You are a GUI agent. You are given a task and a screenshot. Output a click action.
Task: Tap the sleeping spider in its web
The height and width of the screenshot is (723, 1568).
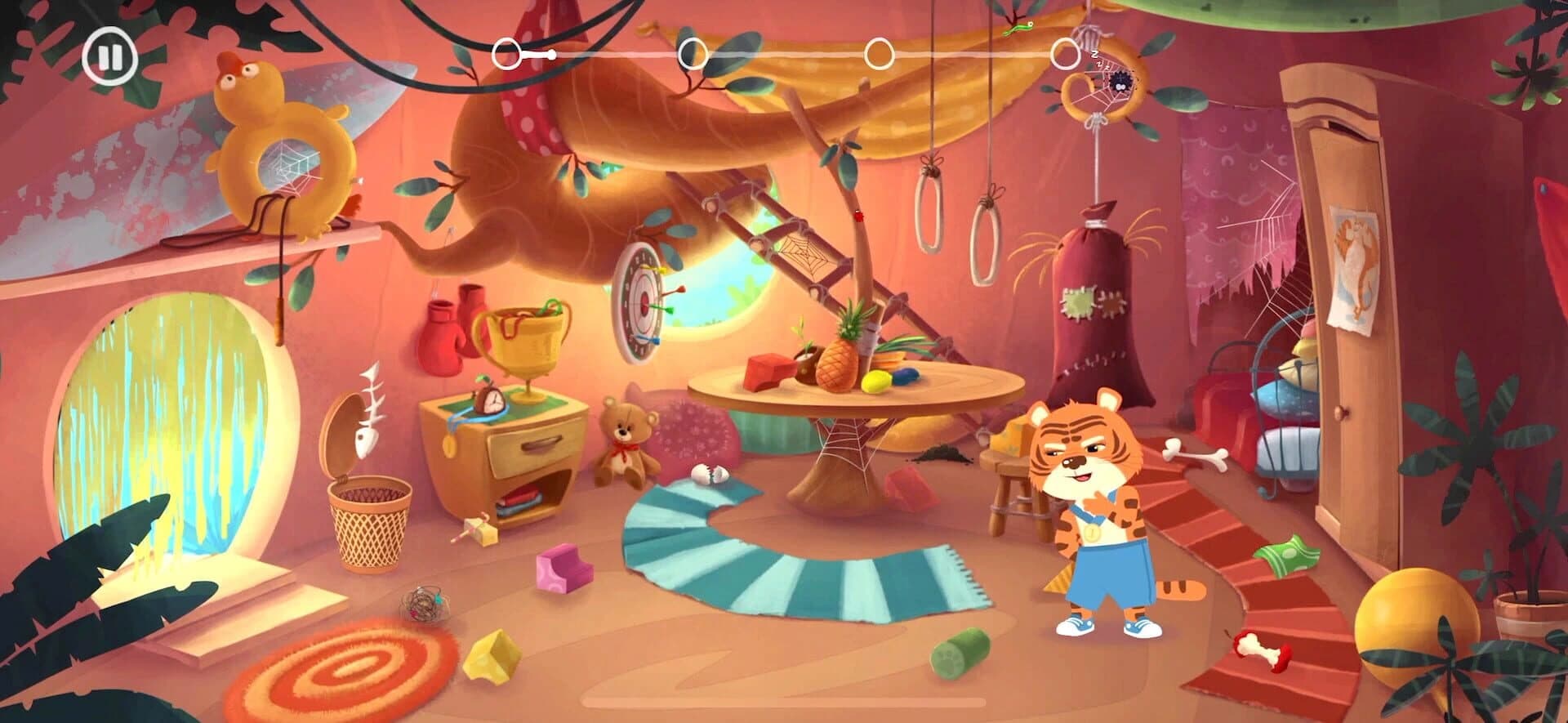click(1120, 80)
